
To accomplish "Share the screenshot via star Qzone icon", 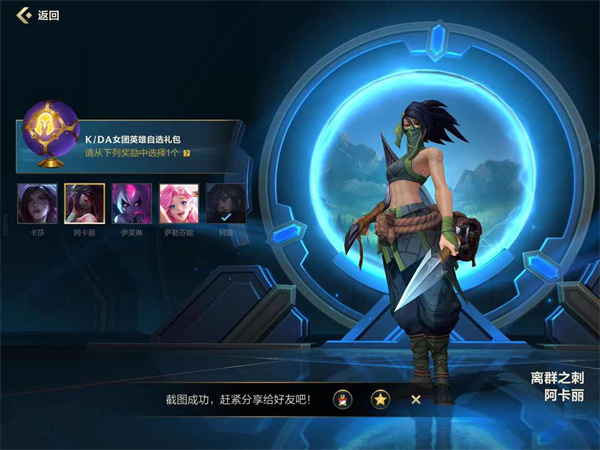I will (x=380, y=399).
